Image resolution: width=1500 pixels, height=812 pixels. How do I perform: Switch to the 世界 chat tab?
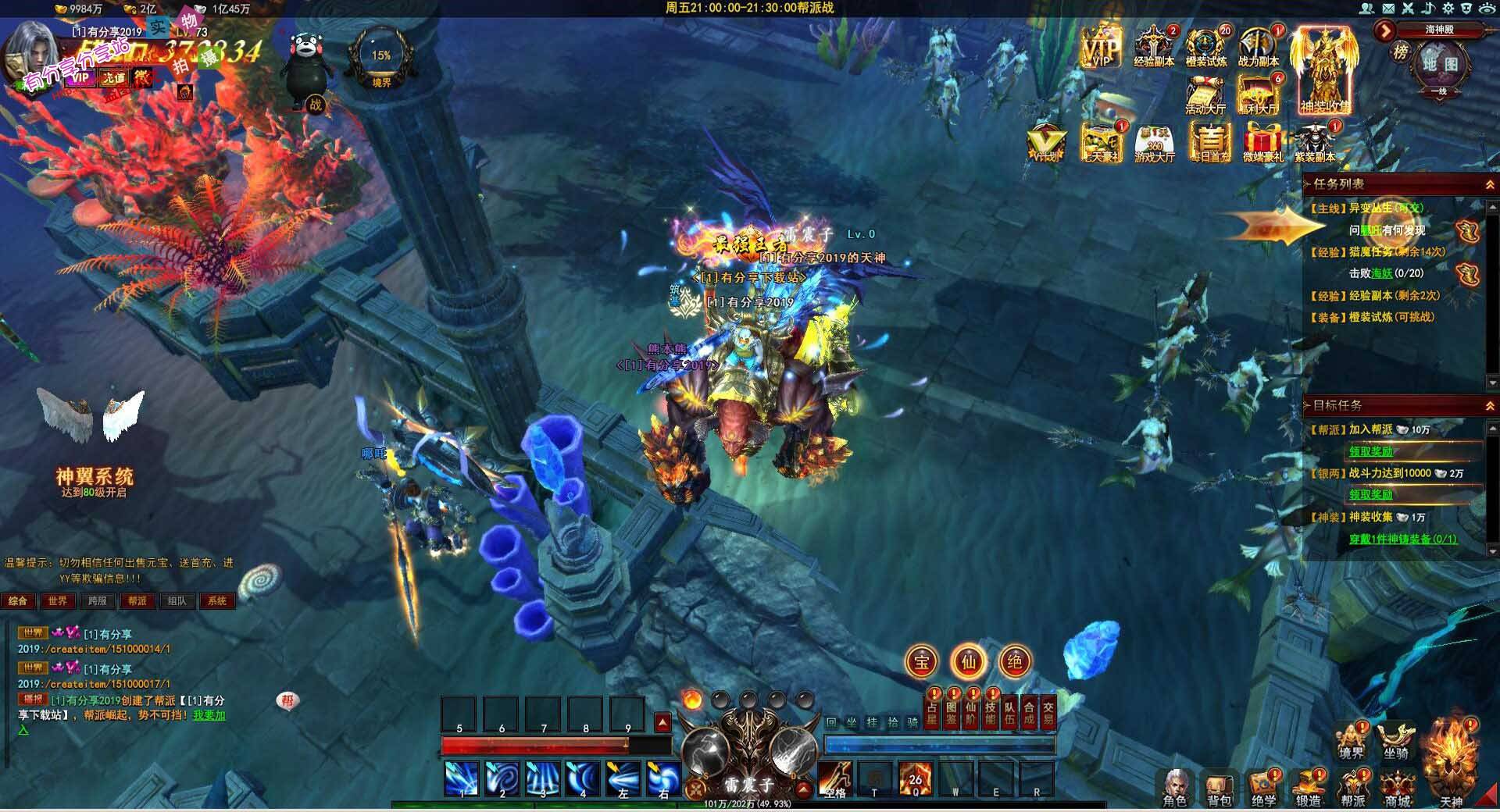tap(58, 601)
